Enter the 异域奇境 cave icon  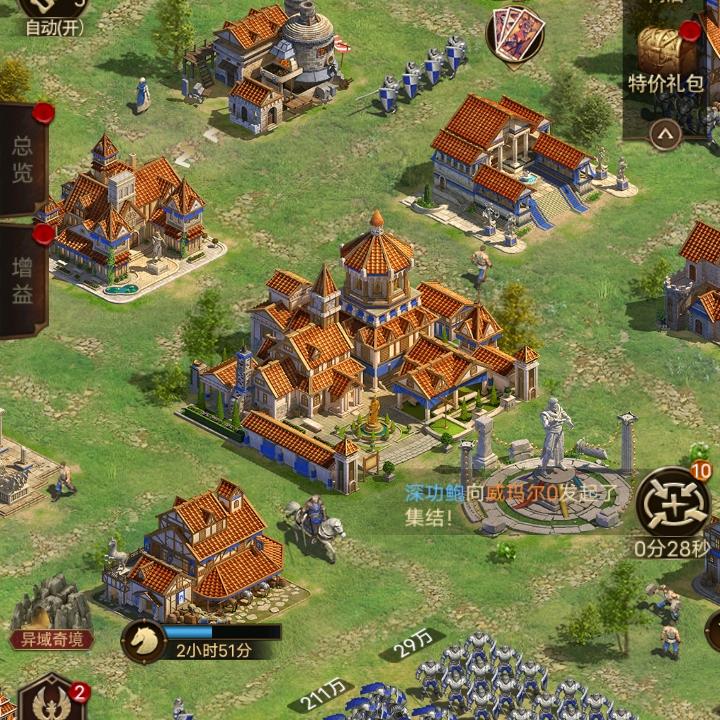coord(52,612)
